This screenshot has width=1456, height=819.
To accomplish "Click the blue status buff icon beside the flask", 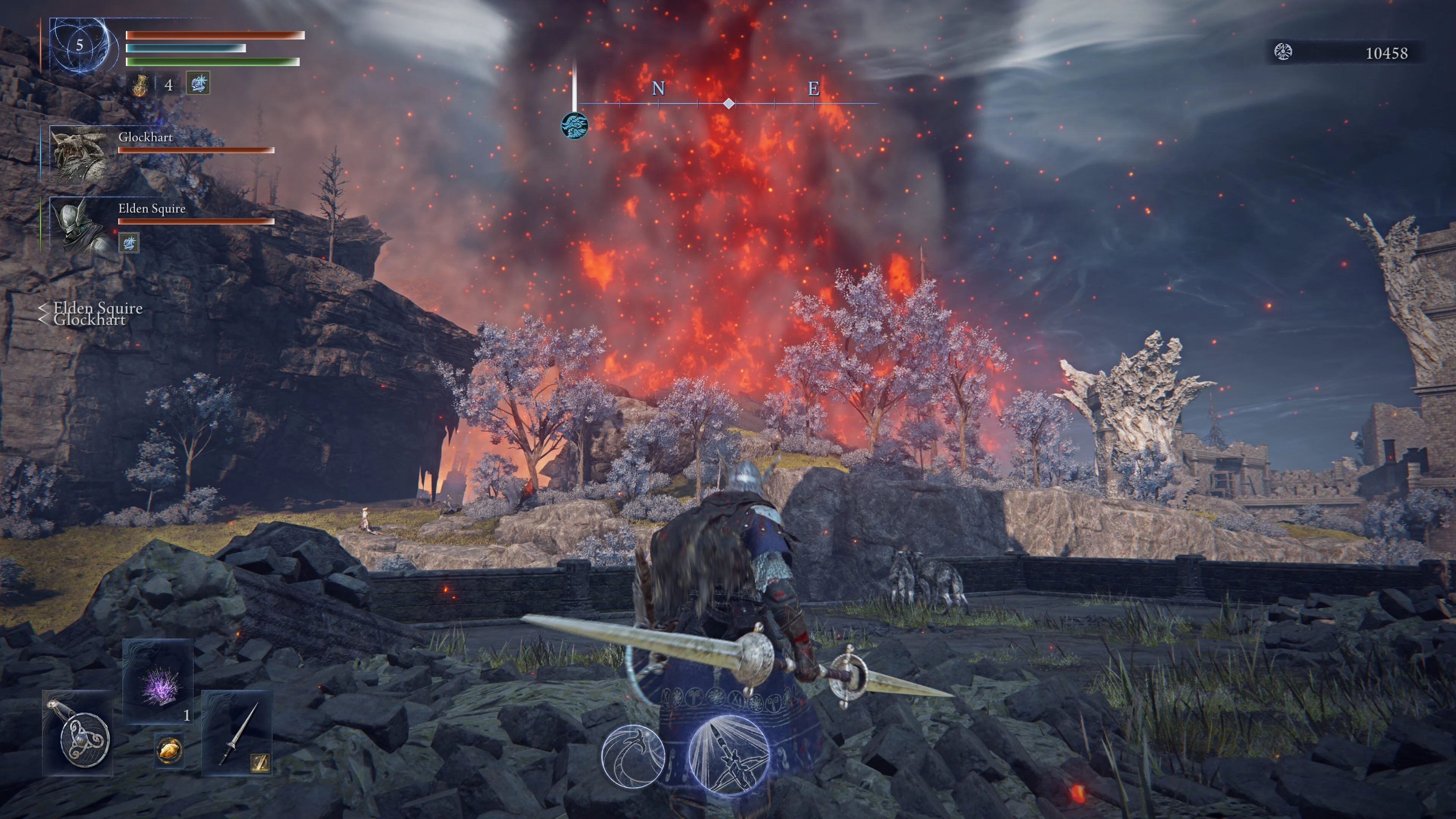I will point(198,84).
